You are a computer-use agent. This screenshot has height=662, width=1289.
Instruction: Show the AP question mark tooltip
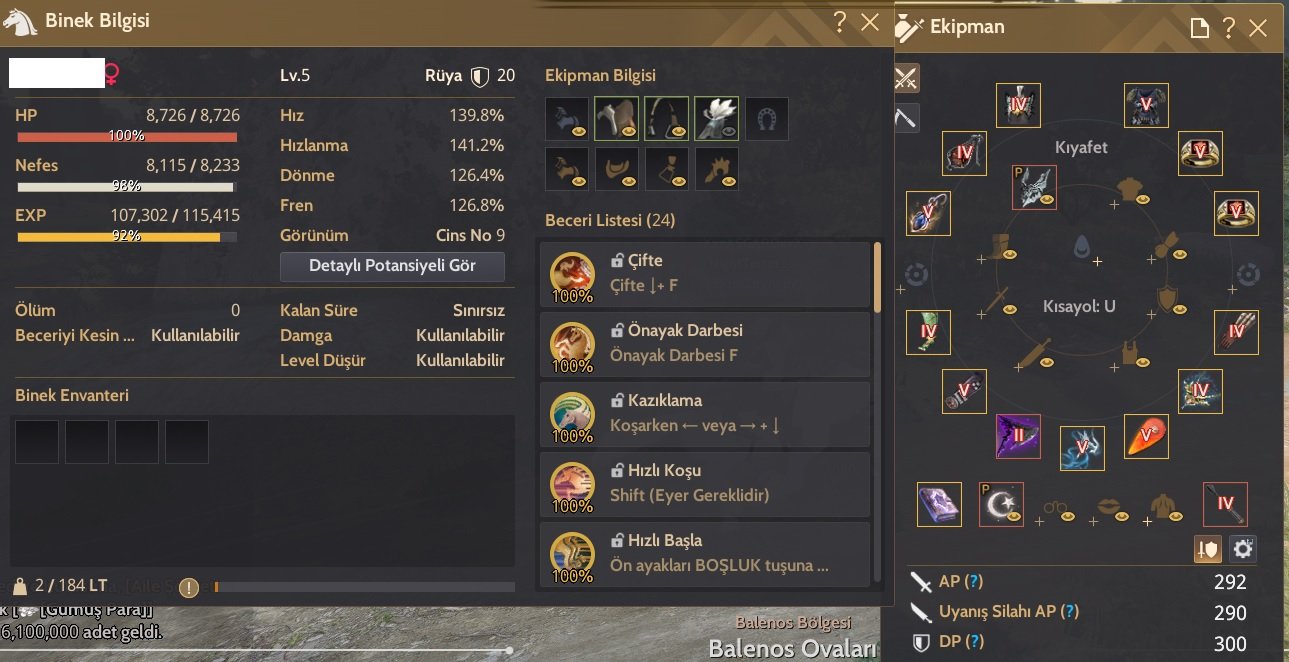point(973,582)
